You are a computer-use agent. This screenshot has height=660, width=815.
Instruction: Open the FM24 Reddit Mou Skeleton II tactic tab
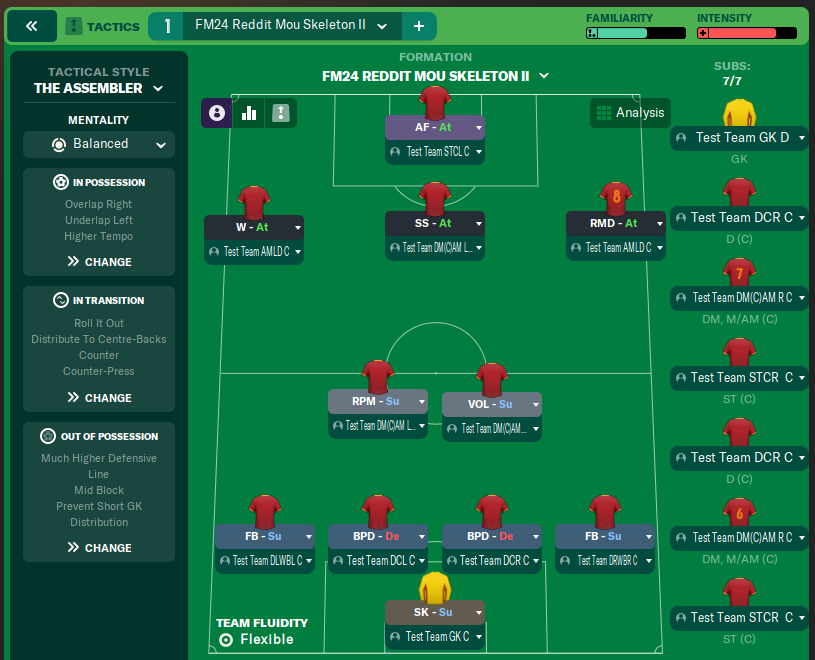pyautogui.click(x=280, y=26)
